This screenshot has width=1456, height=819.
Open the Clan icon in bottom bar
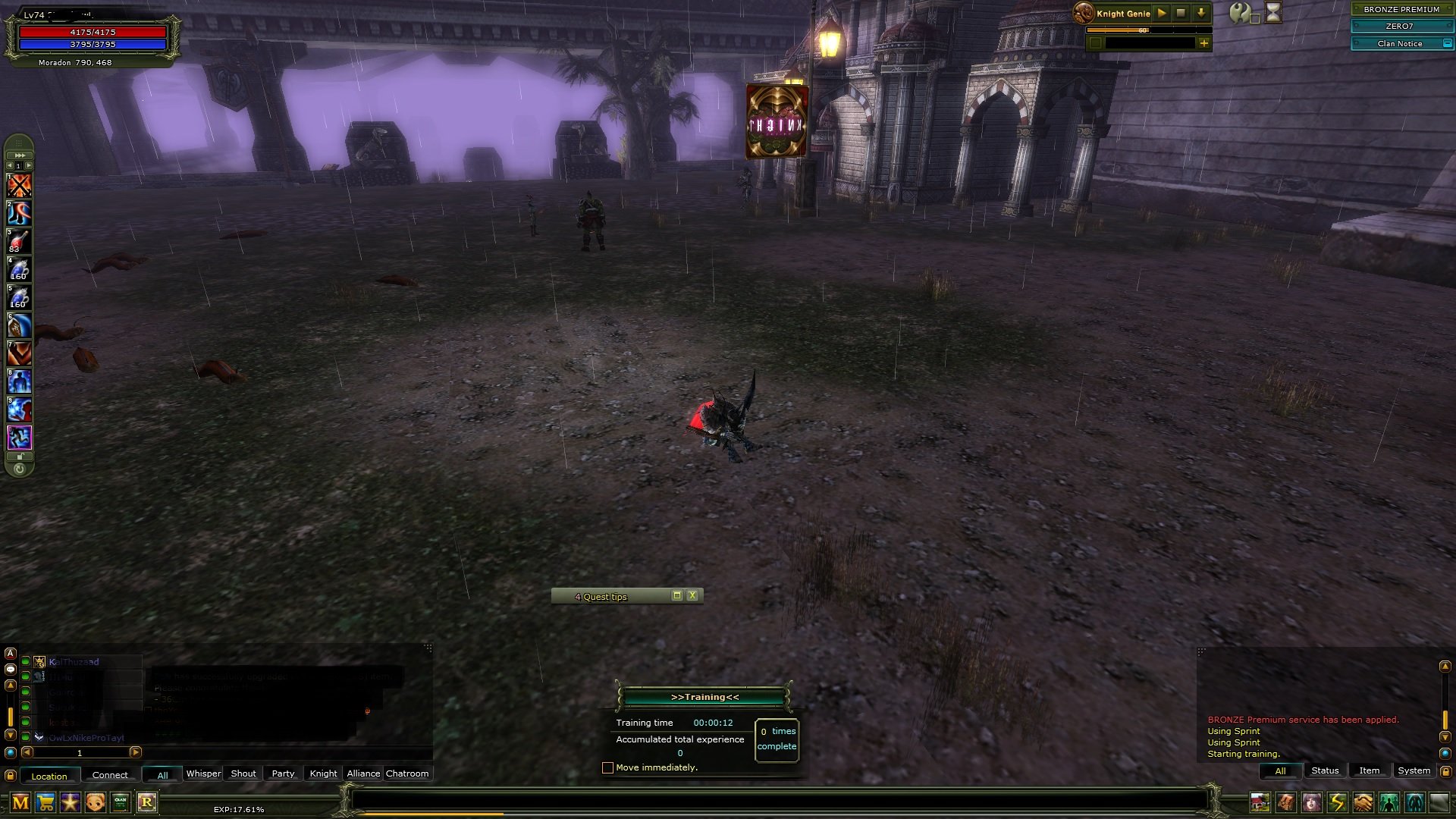[x=121, y=802]
